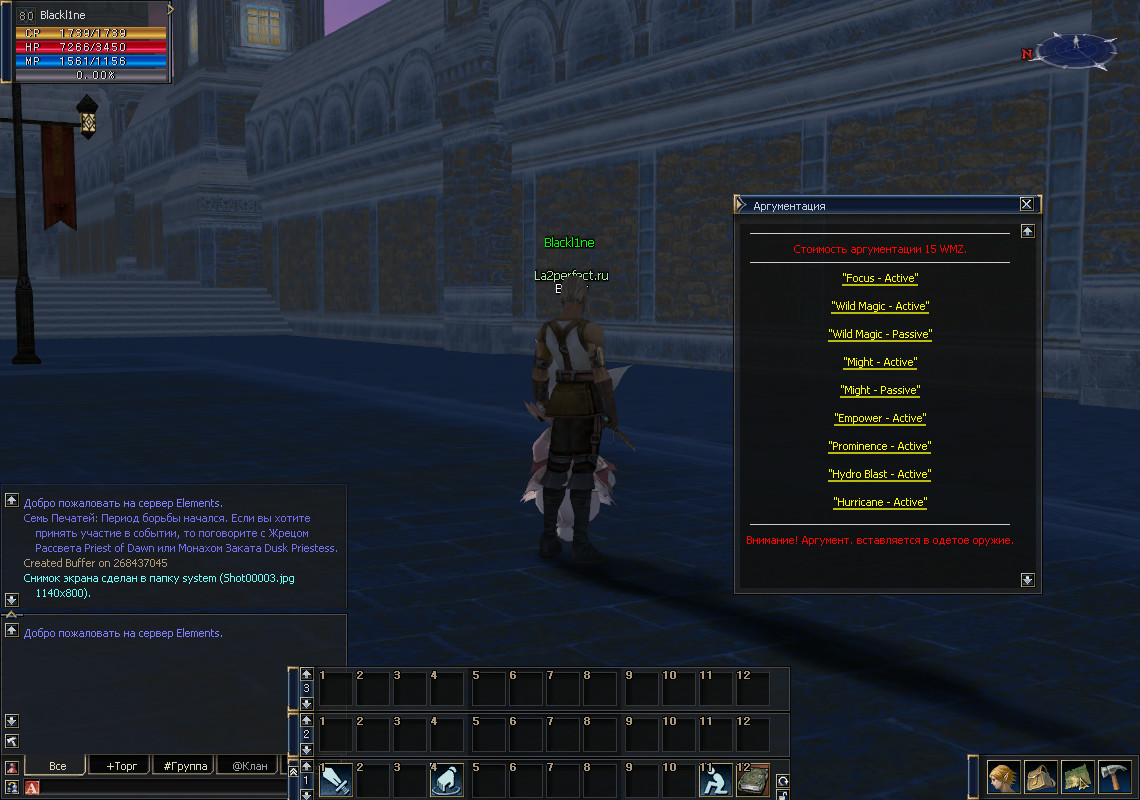The image size is (1140, 800).
Task: Select "Hydro Blast - Active" option
Action: point(880,474)
